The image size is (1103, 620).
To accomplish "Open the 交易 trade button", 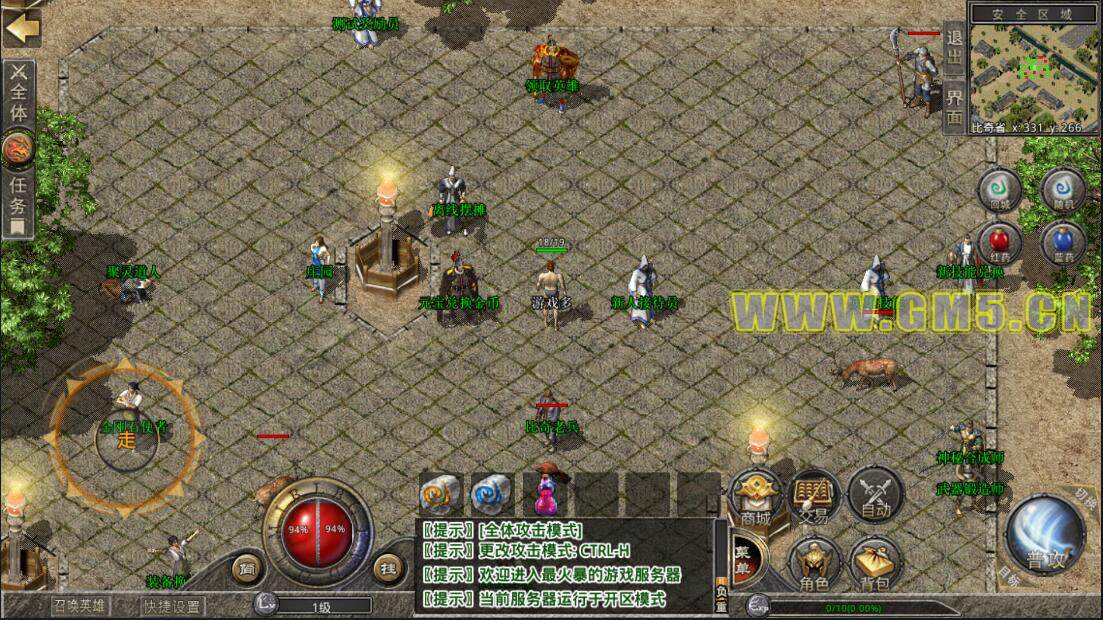I will 814,496.
